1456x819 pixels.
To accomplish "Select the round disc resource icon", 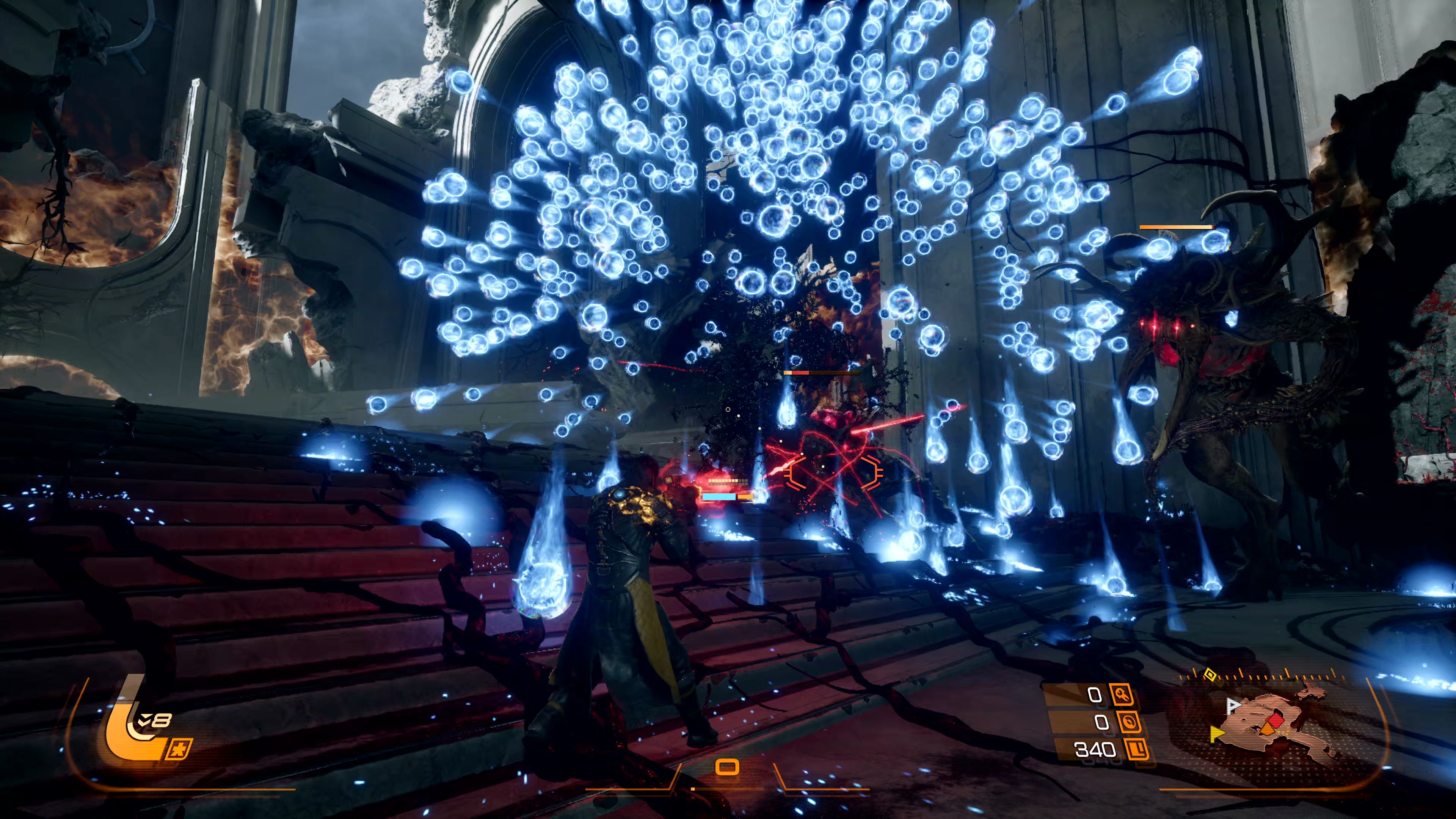I will (x=1128, y=722).
